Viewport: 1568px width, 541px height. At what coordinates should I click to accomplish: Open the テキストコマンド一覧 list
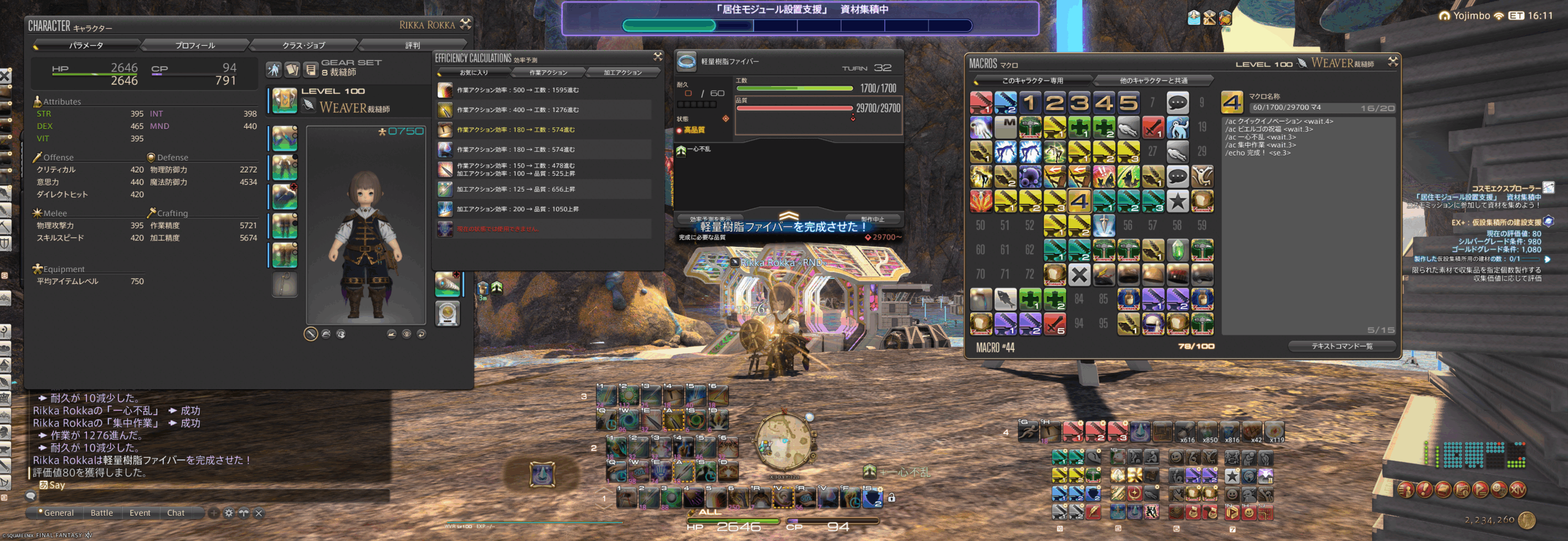point(1341,346)
